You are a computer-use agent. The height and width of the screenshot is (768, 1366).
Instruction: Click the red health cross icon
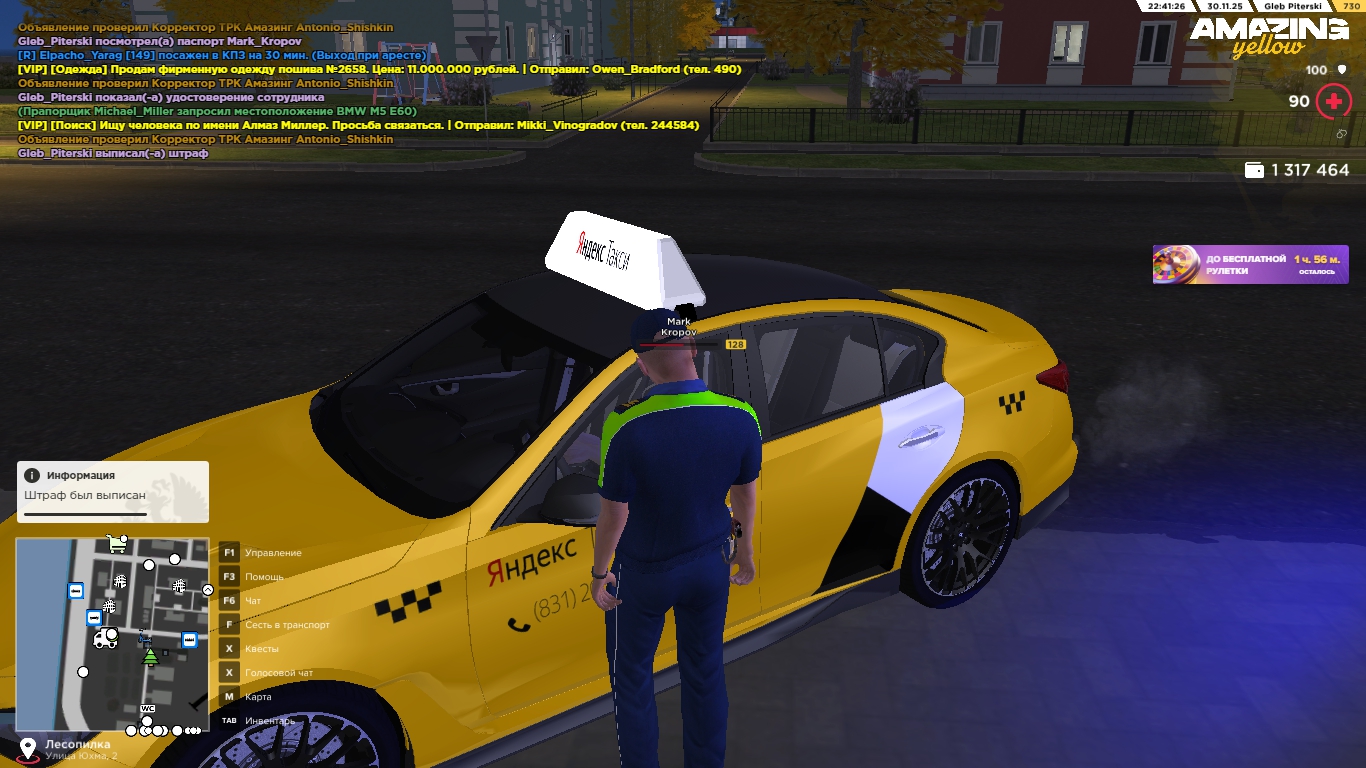click(1333, 101)
